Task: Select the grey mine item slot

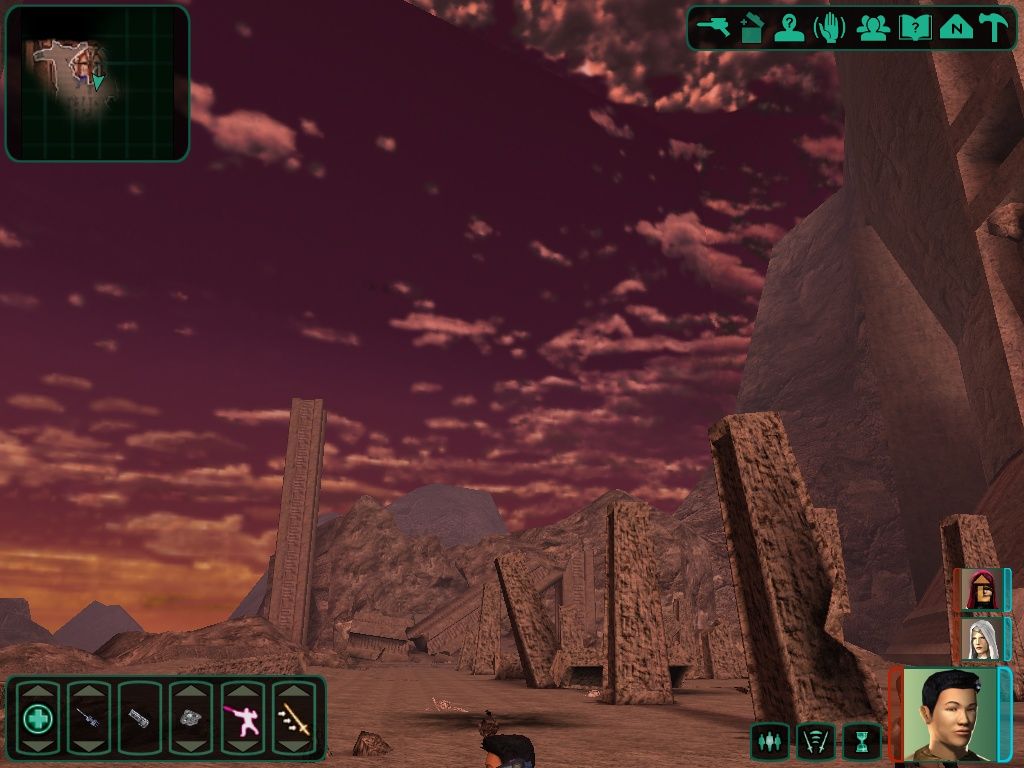Action: (191, 718)
